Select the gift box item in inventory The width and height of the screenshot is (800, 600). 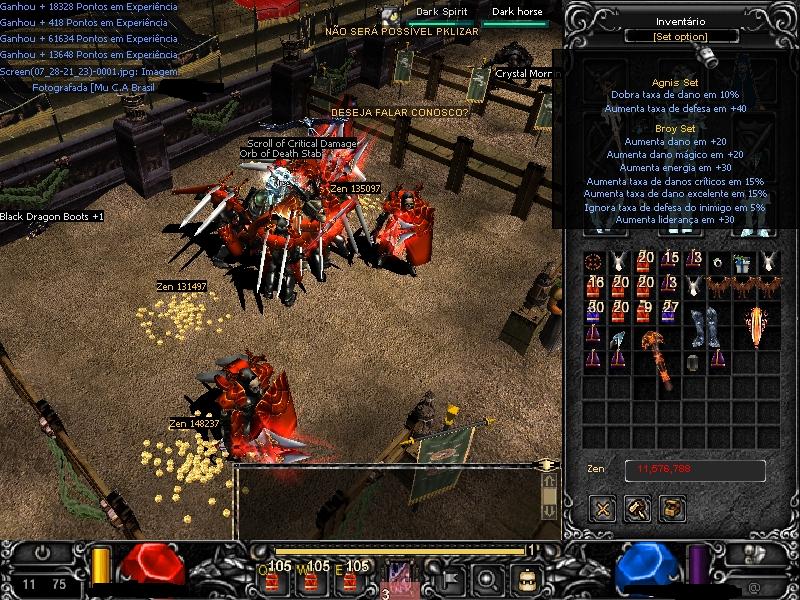pos(742,262)
